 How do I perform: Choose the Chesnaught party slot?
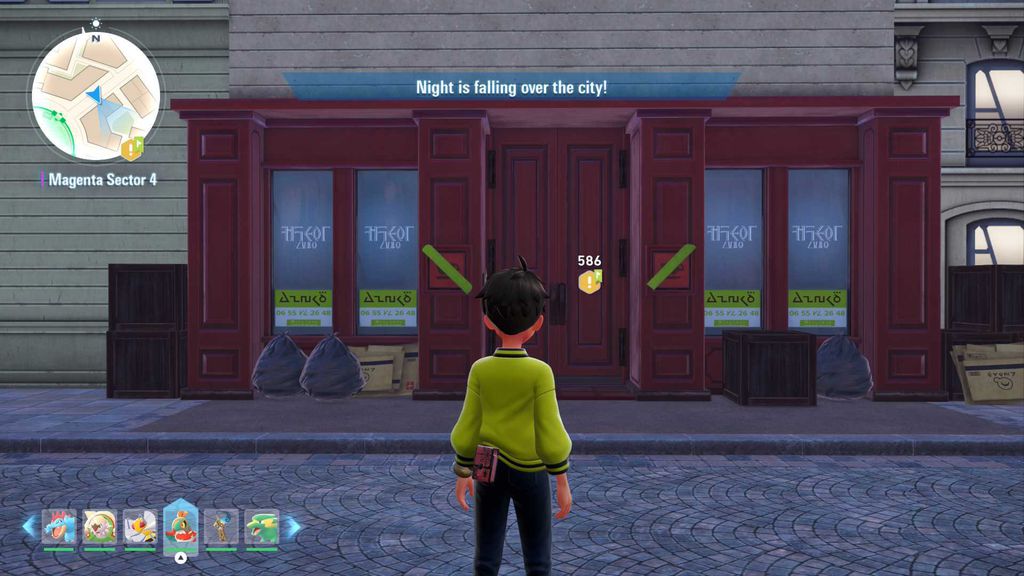pyautogui.click(x=100, y=526)
